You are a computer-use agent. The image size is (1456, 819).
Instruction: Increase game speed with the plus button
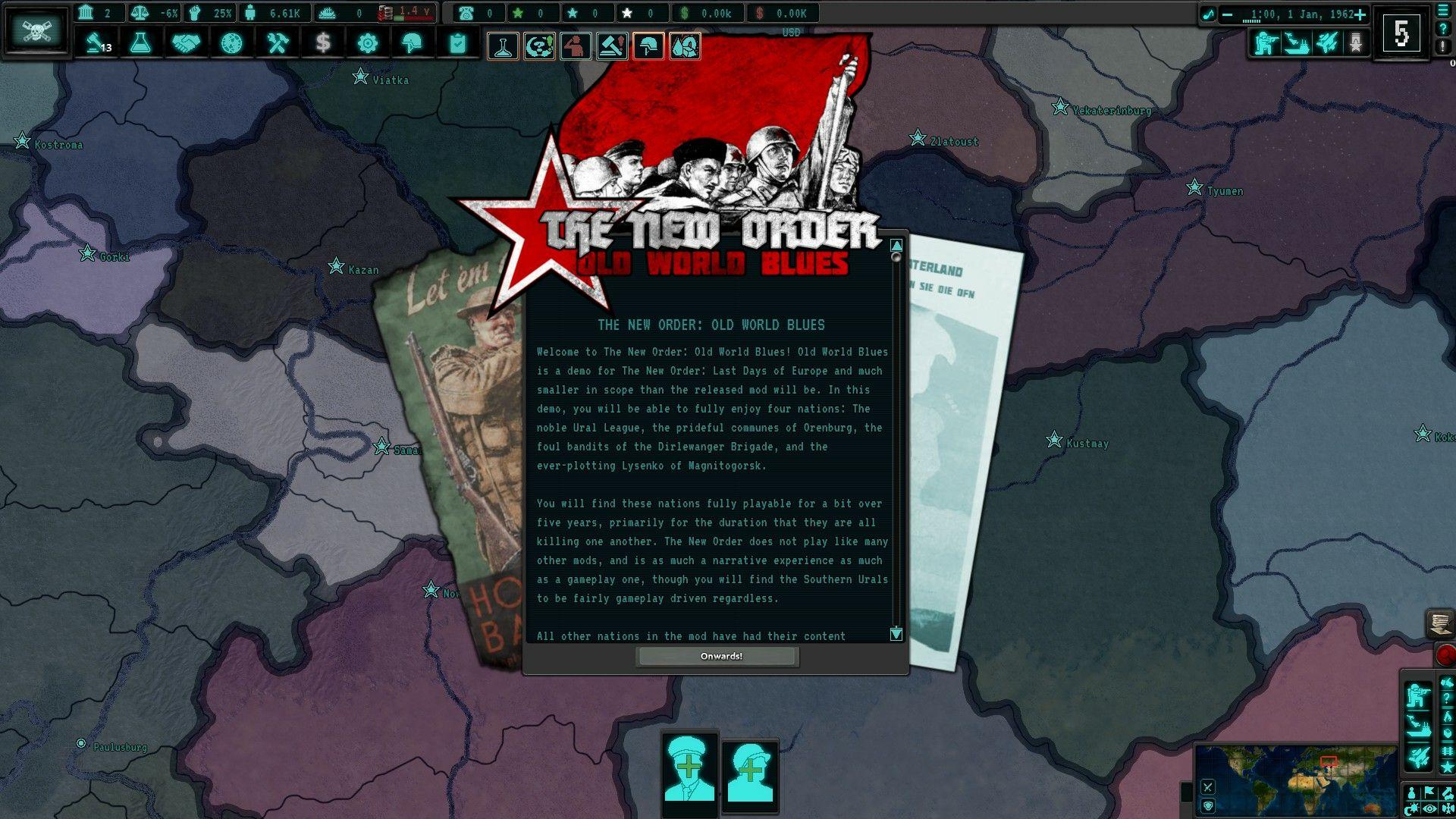[x=1360, y=14]
